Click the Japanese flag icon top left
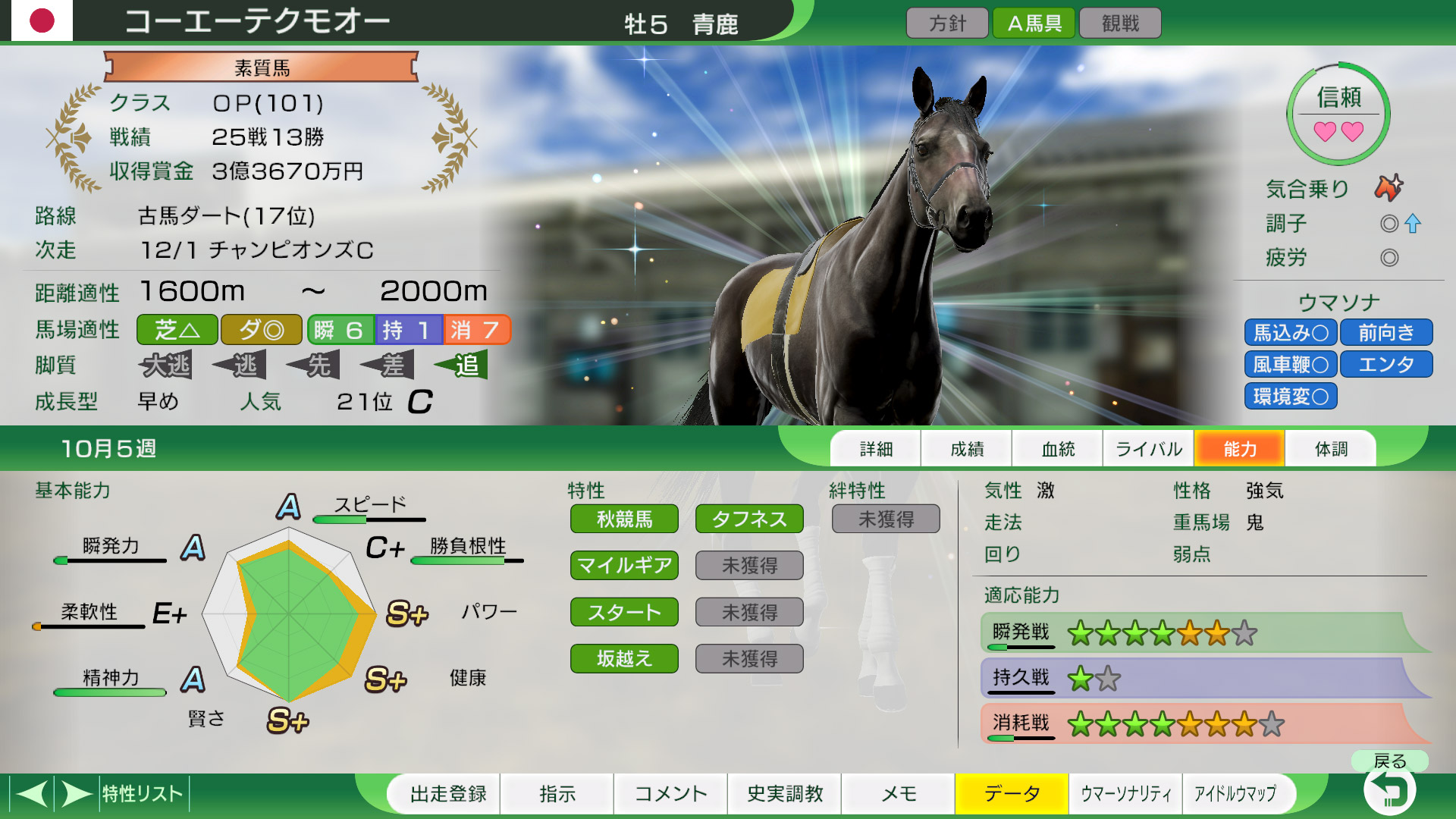 point(42,21)
